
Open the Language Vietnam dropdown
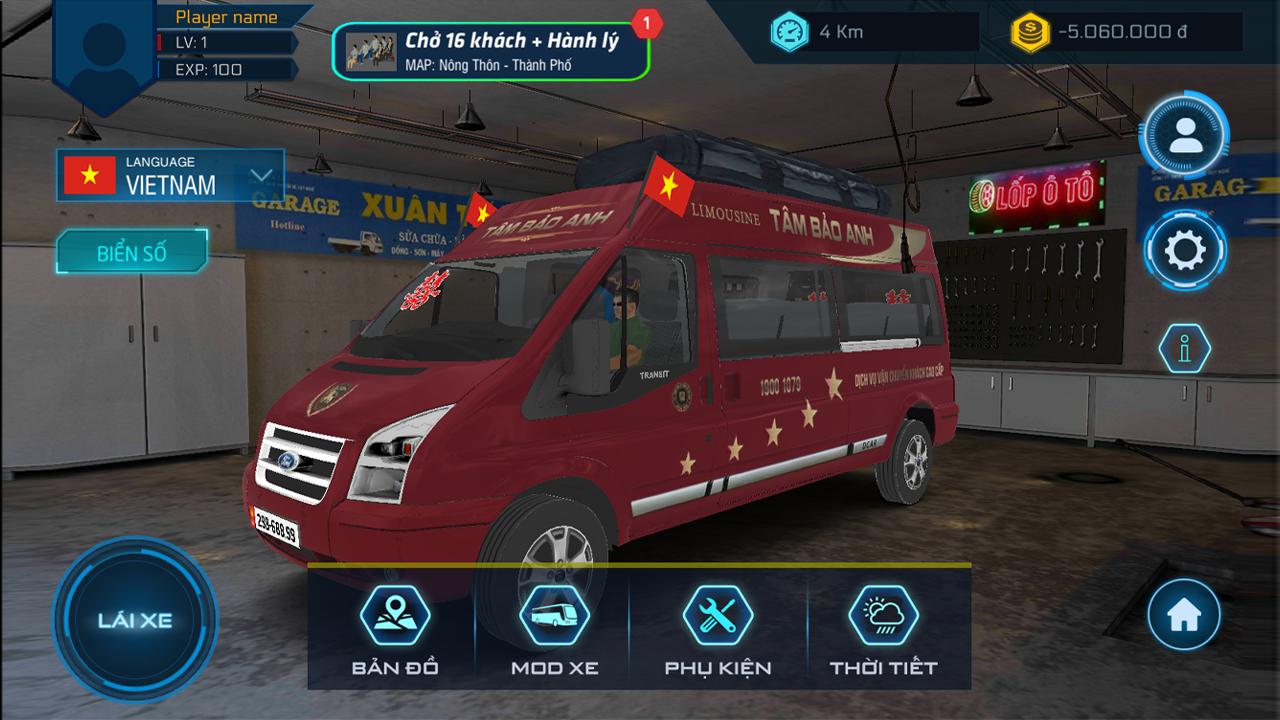tap(170, 175)
